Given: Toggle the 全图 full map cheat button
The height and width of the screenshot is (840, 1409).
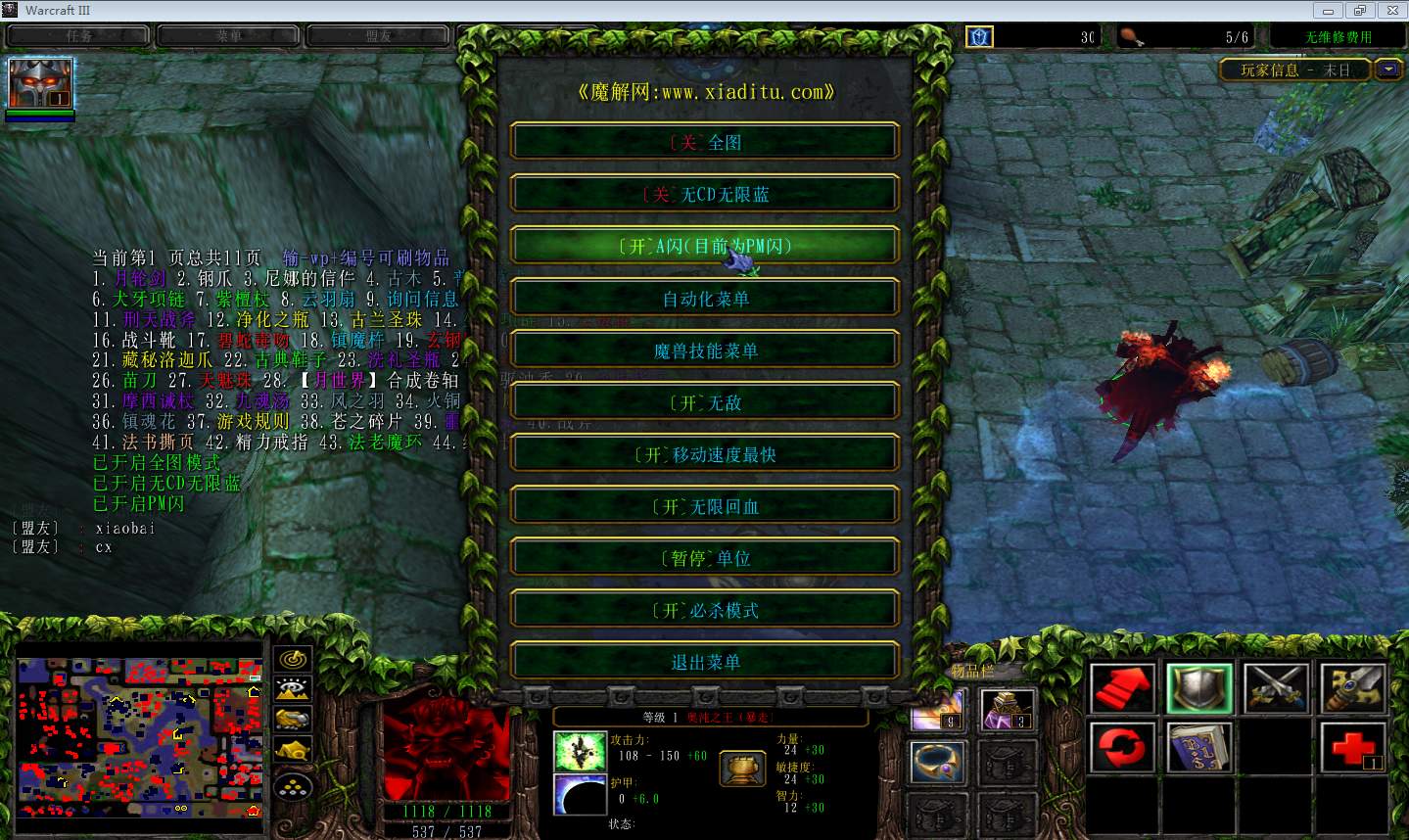Looking at the screenshot, I should pos(704,142).
